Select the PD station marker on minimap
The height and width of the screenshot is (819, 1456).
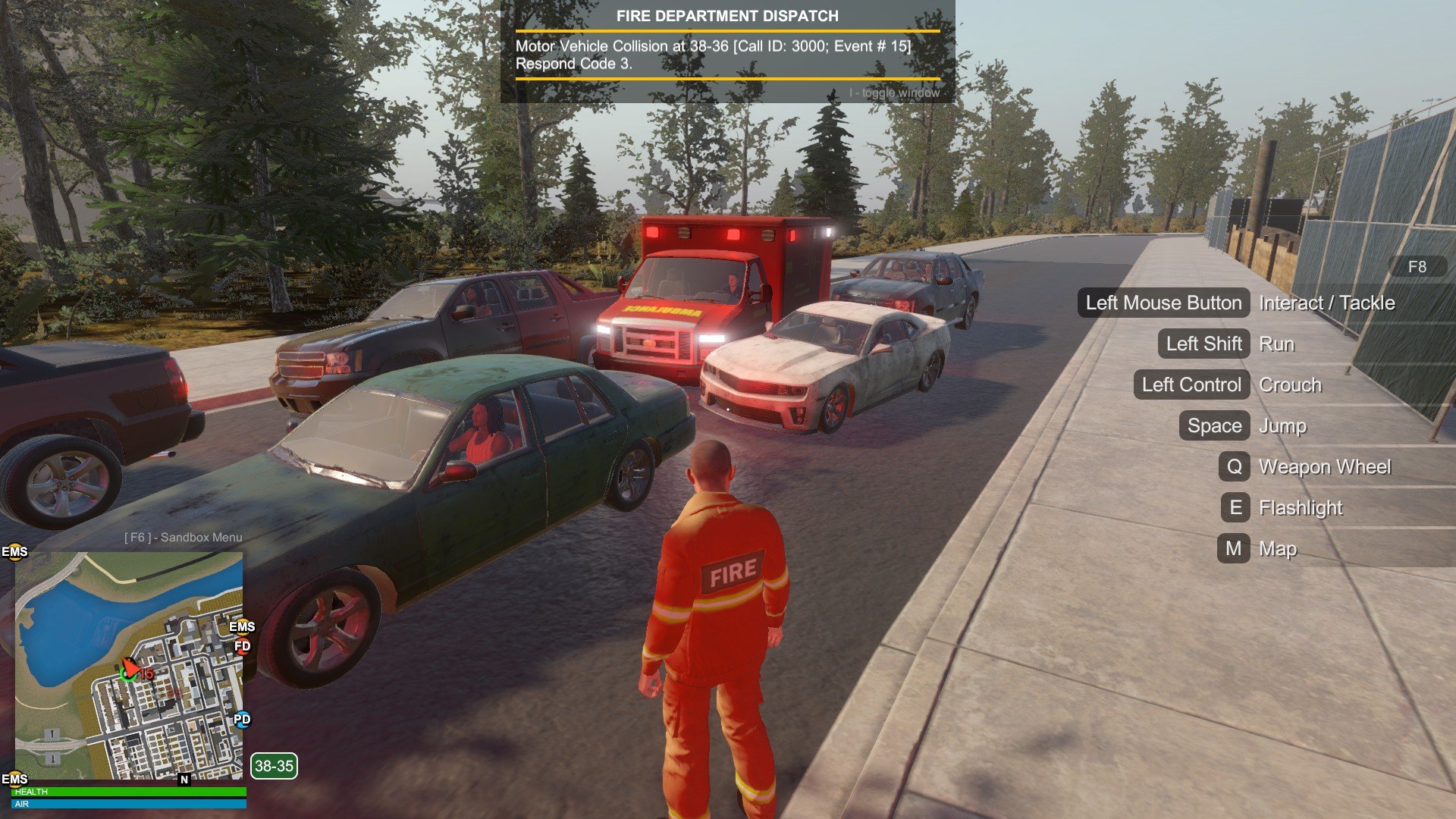[x=242, y=719]
